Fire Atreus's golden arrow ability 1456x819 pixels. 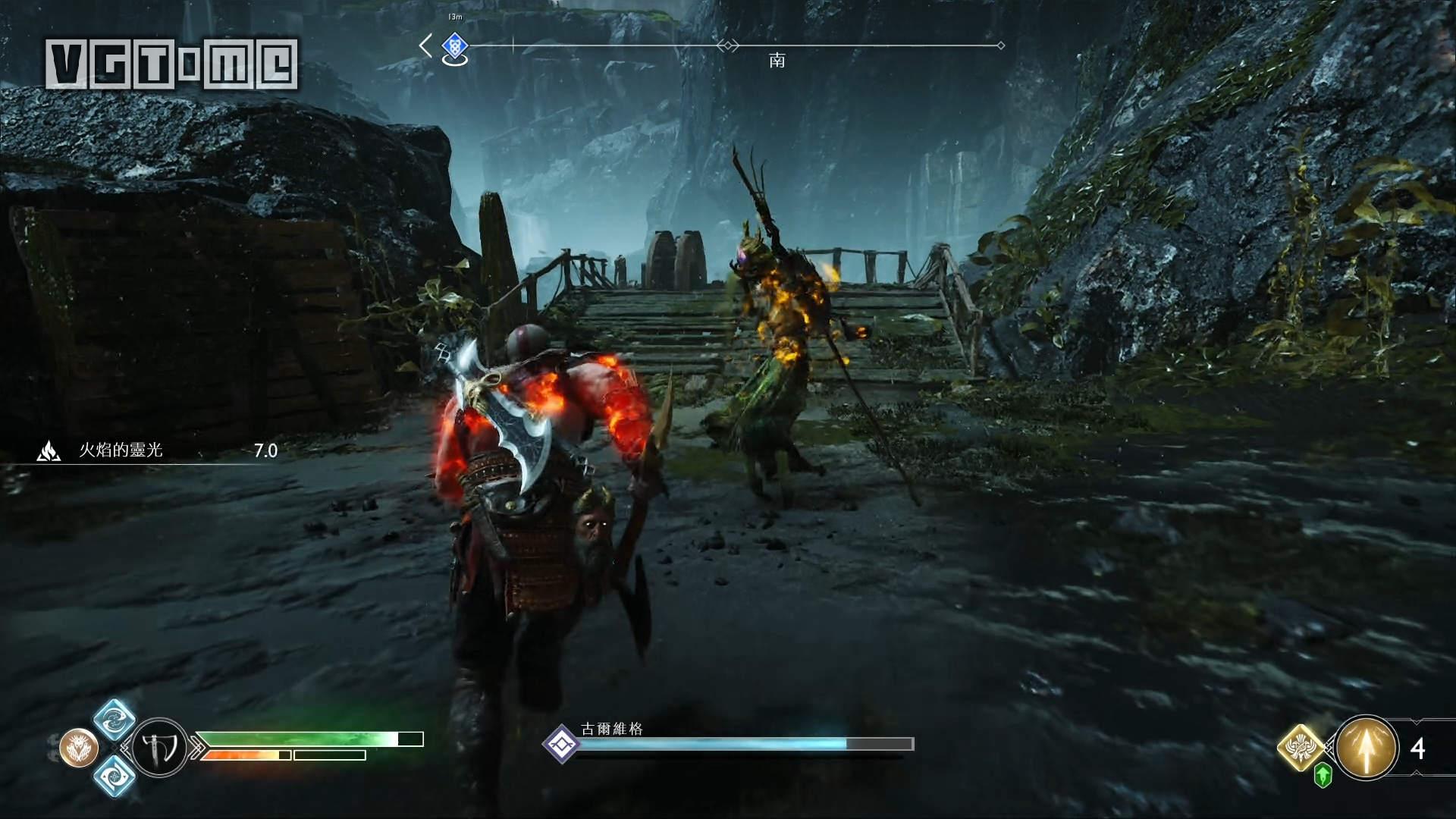[x=1367, y=748]
